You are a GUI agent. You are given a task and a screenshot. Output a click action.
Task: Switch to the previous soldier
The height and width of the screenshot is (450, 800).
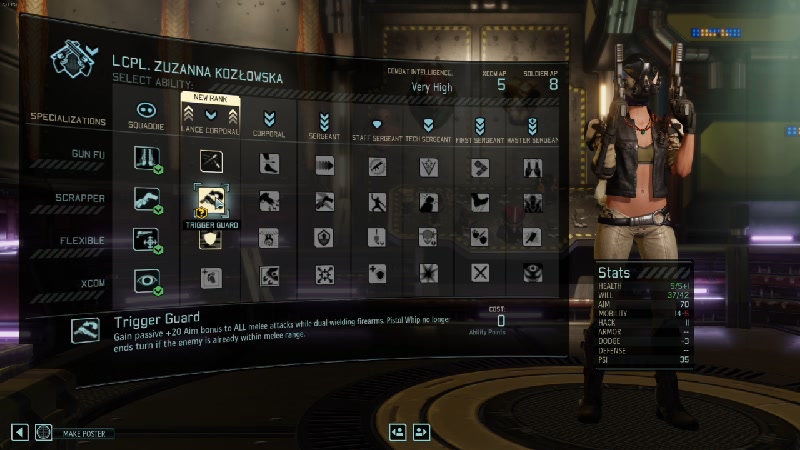(x=398, y=432)
